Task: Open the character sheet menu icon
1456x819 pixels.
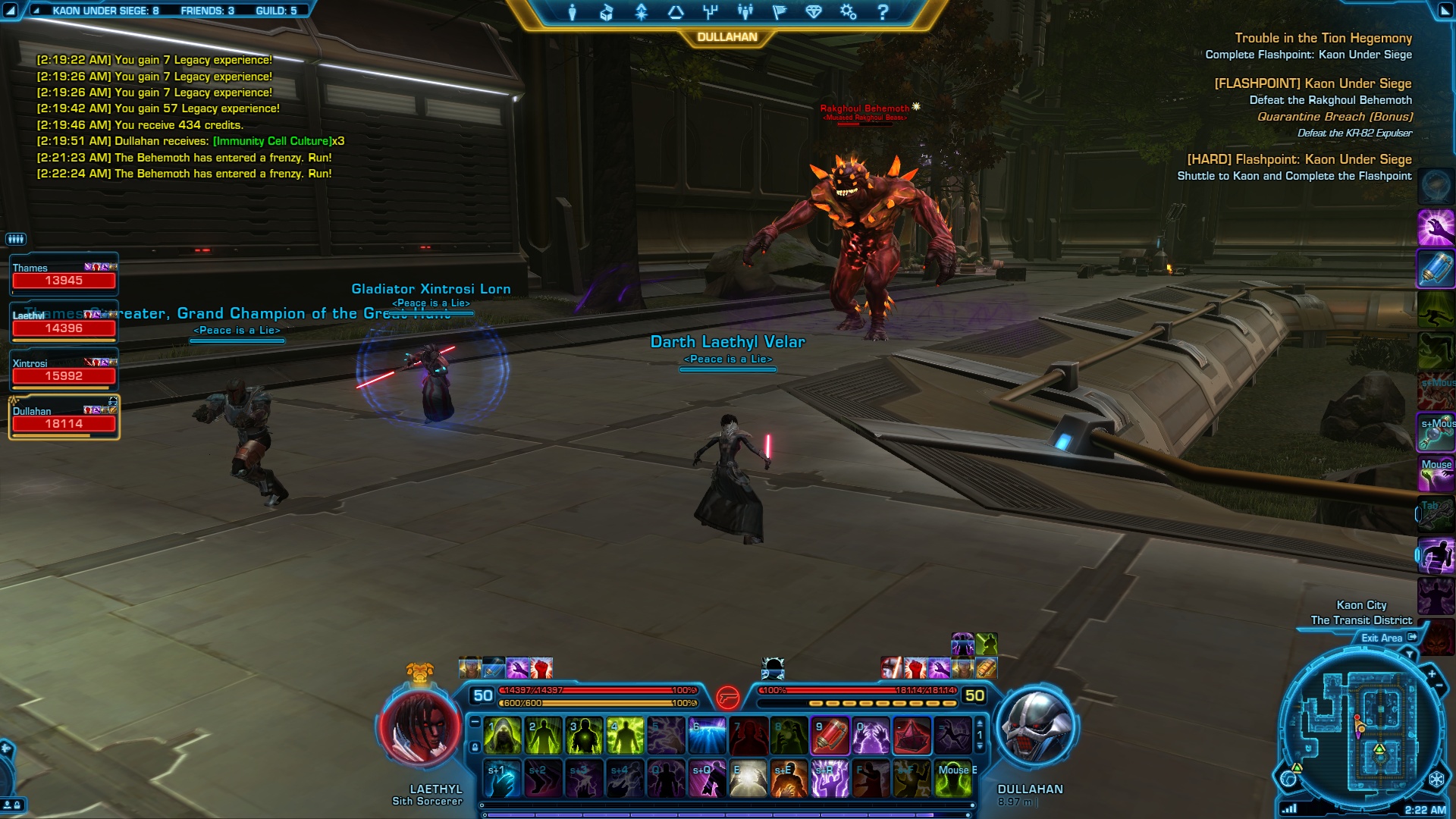Action: click(573, 12)
